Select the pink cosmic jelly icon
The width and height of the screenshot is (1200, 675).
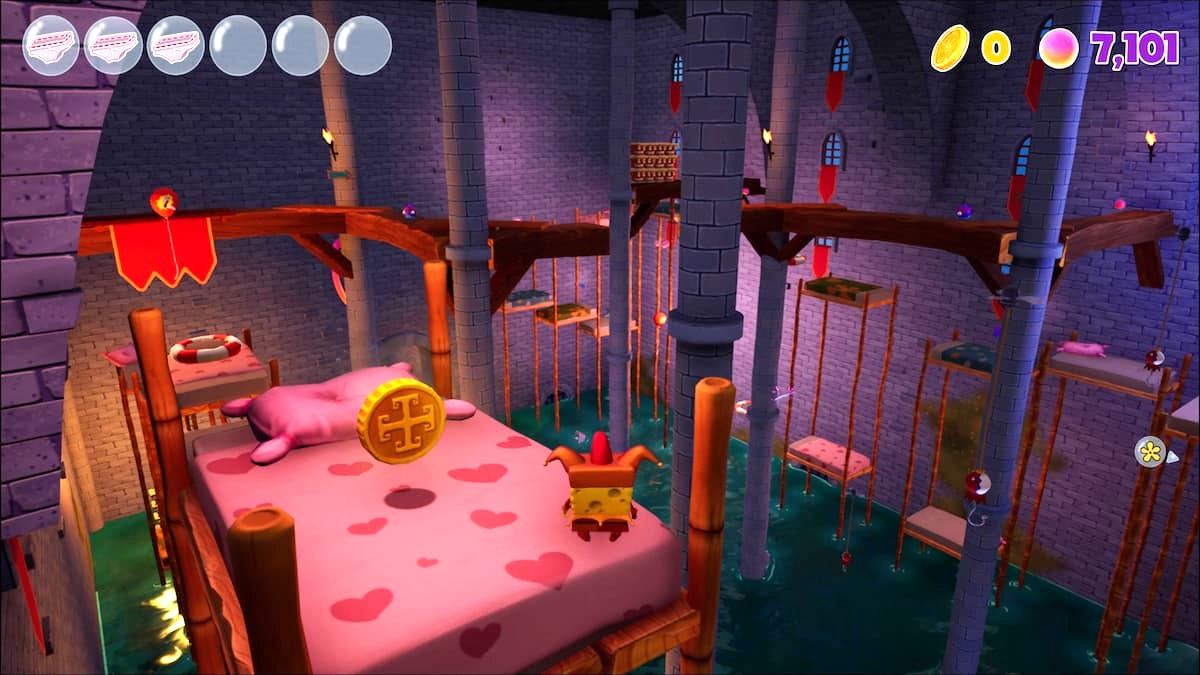click(x=1058, y=48)
